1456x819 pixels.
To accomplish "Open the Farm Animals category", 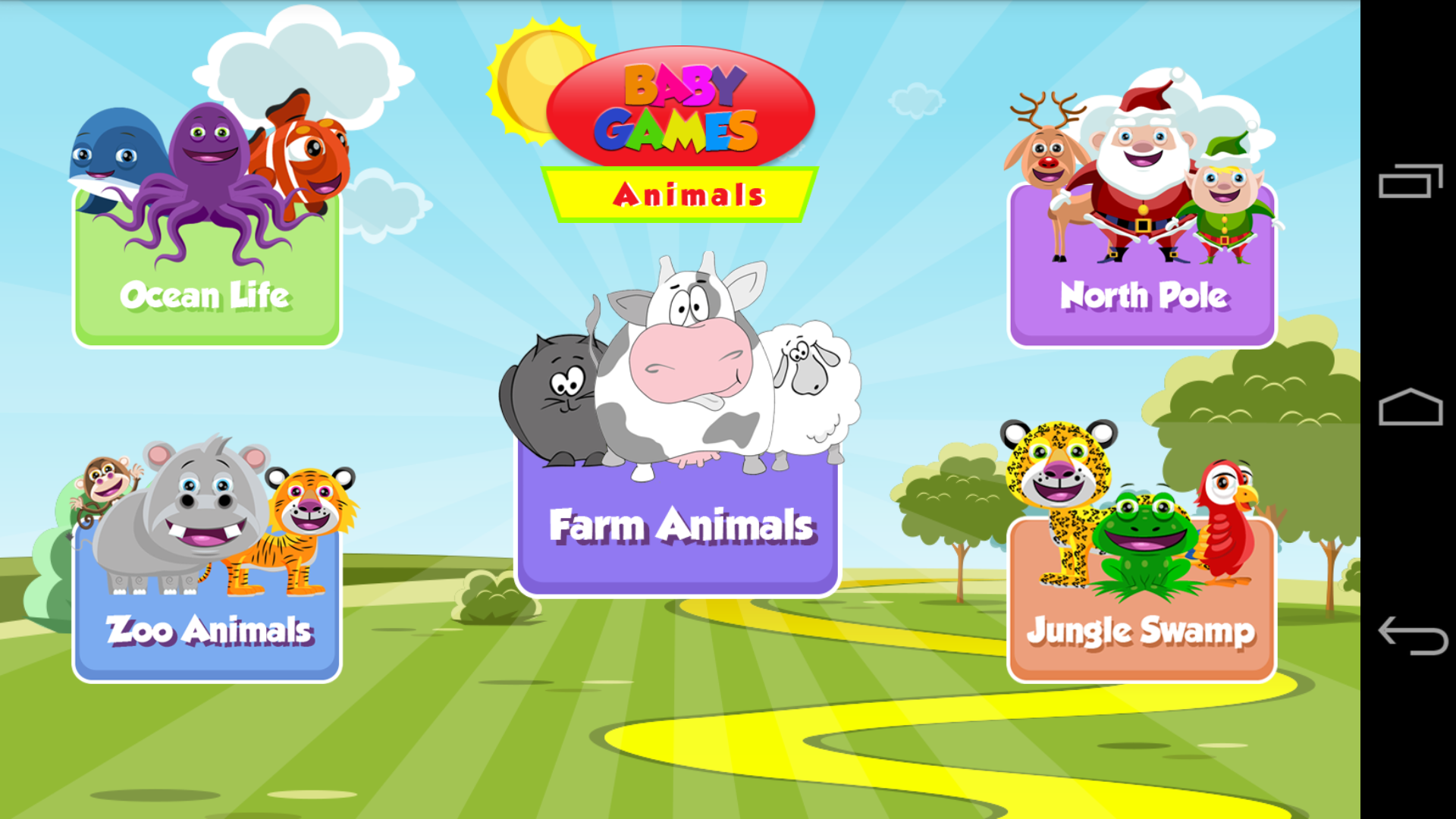I will coord(680,523).
